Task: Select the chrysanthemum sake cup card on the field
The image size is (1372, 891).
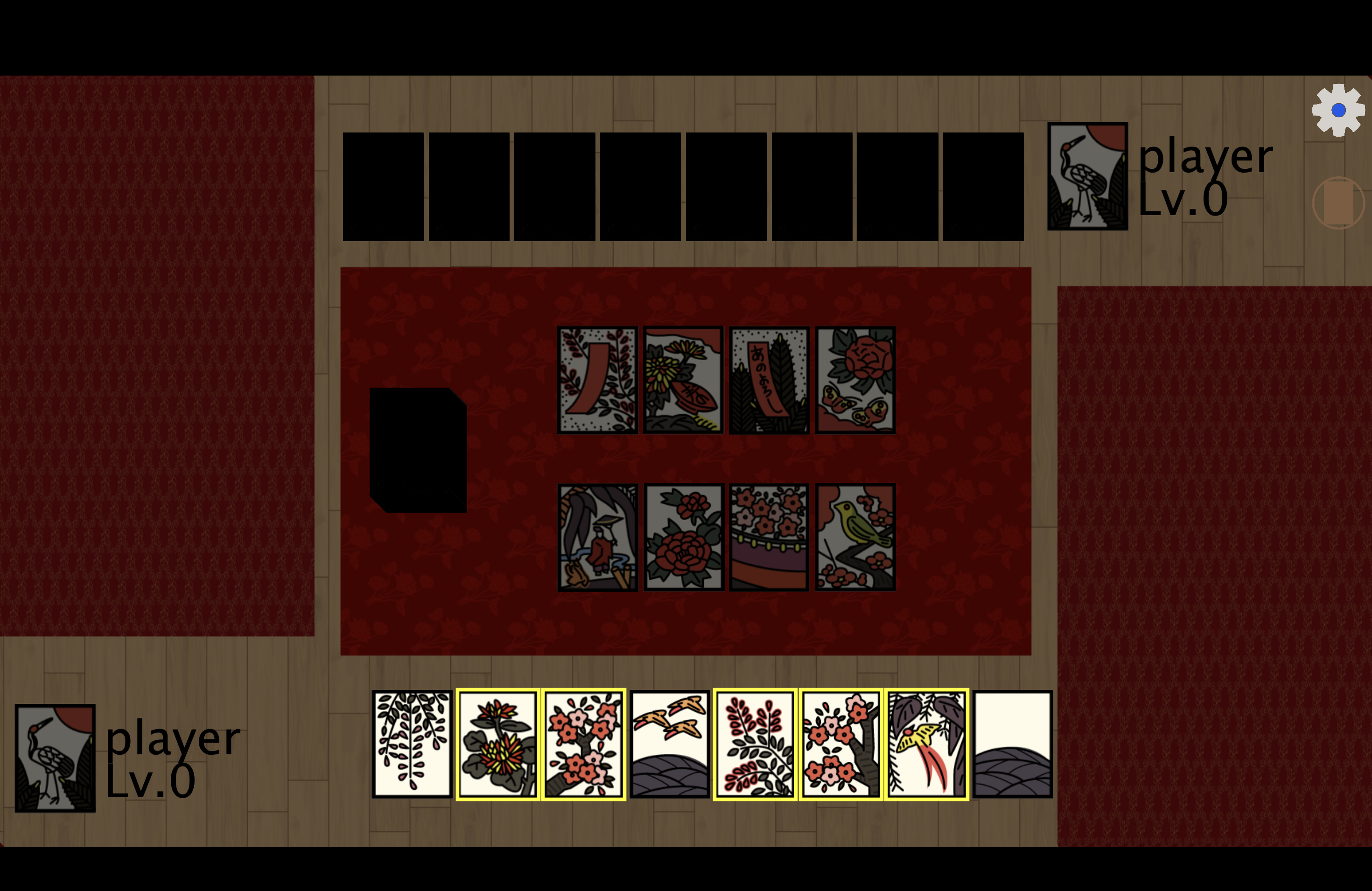Action: 683,380
